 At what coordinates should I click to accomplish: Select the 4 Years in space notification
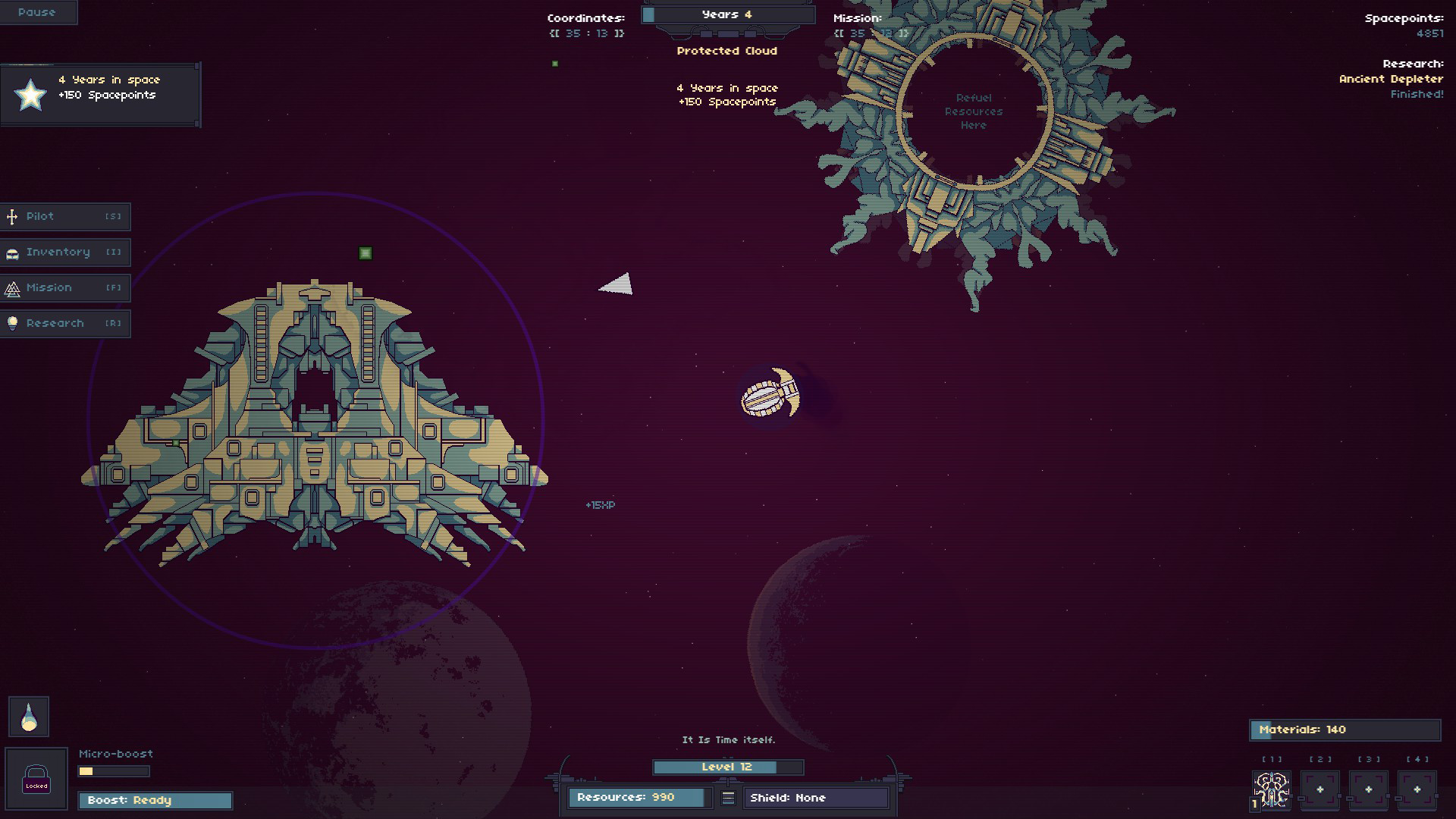[100, 95]
